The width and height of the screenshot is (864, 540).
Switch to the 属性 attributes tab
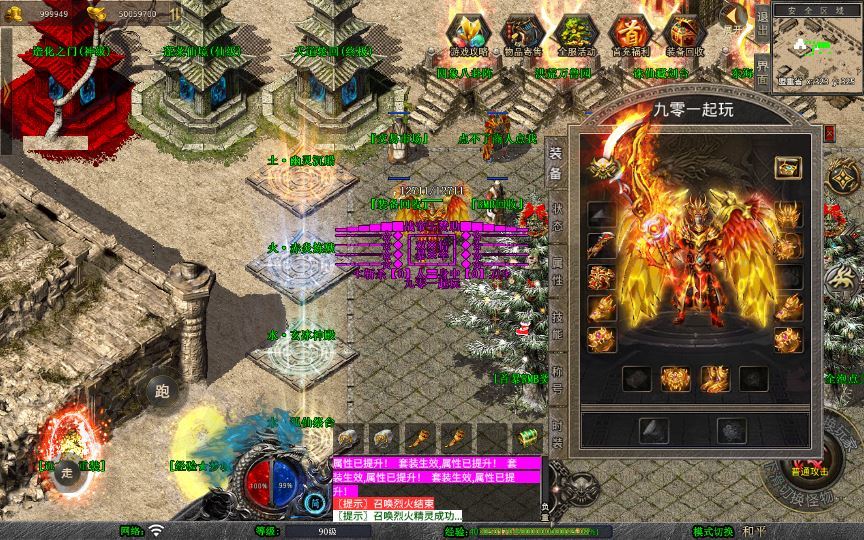pos(556,271)
